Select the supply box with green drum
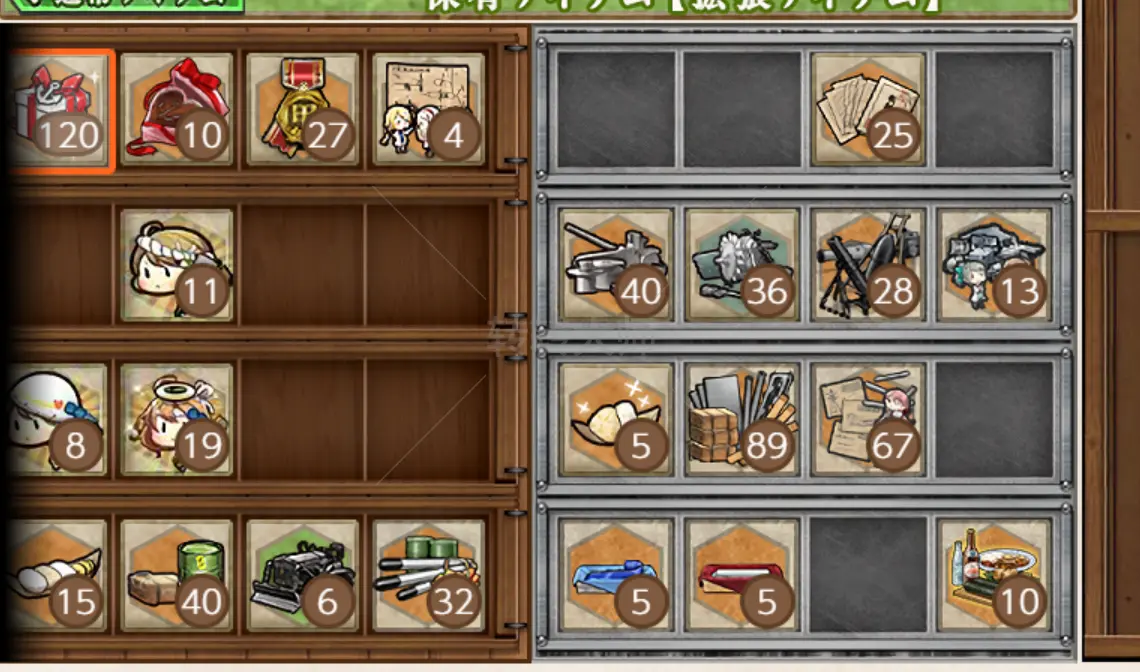1140x672 pixels. point(177,575)
